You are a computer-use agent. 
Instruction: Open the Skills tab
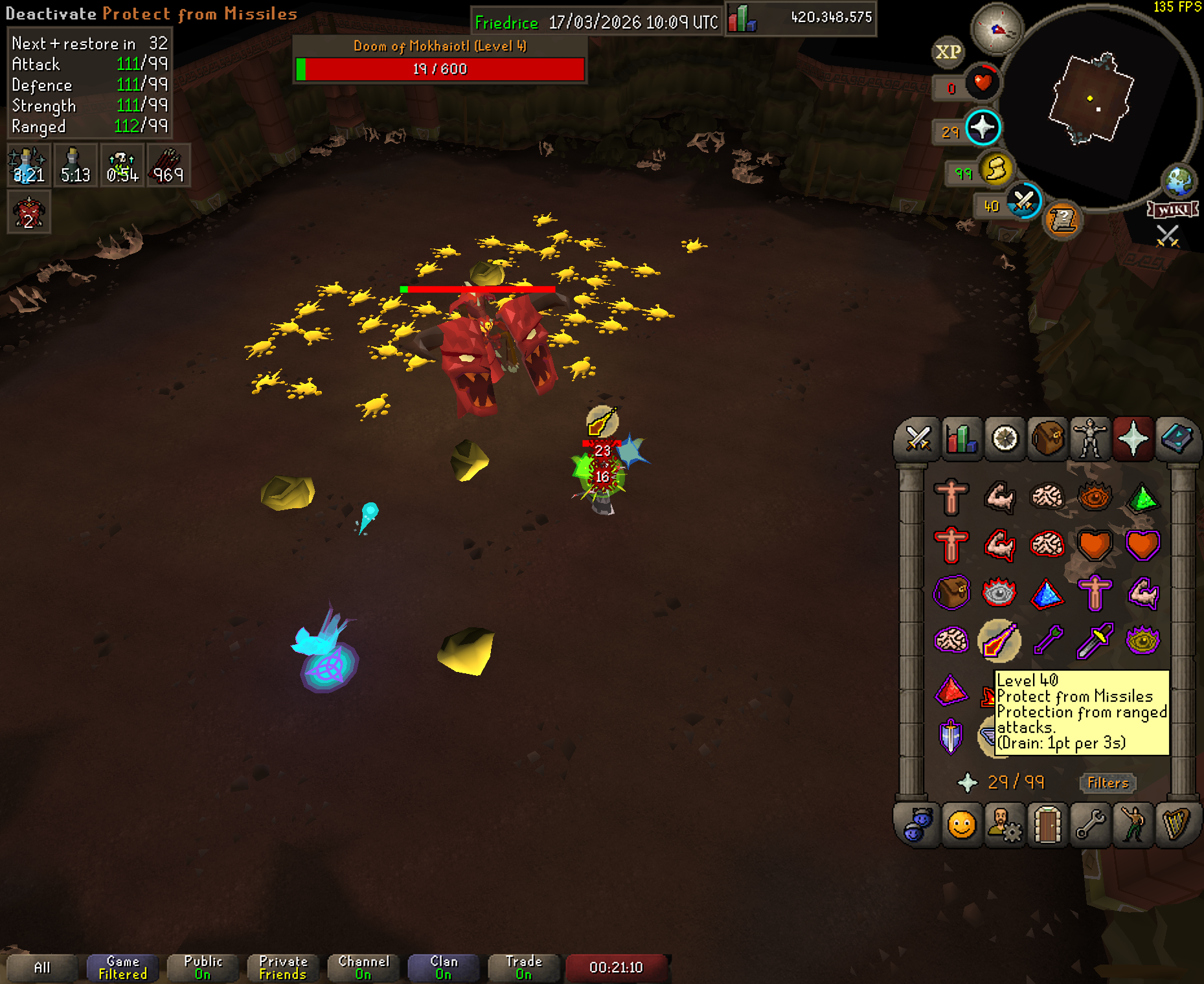pyautogui.click(x=961, y=440)
